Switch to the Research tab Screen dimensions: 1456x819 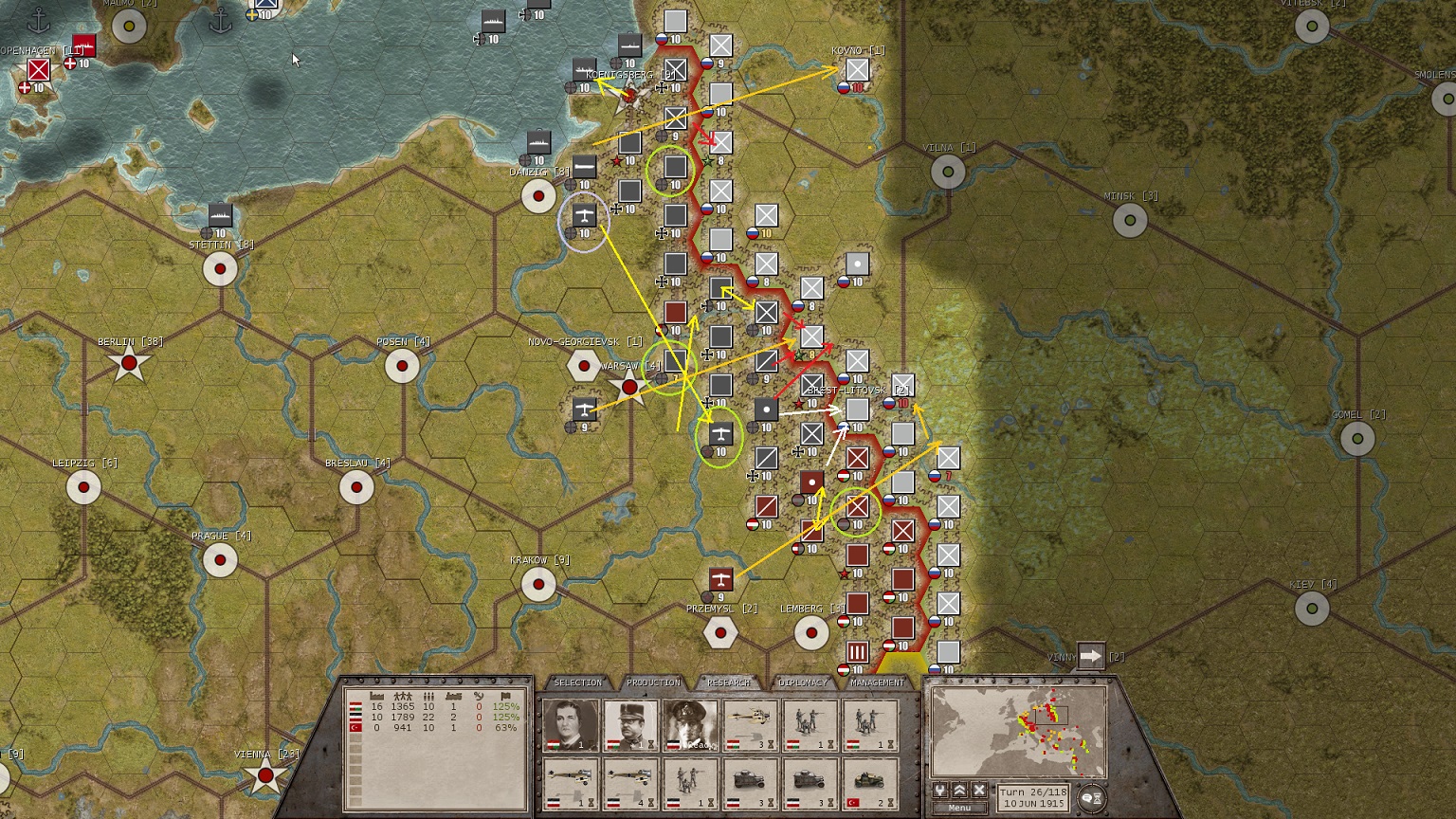(730, 682)
